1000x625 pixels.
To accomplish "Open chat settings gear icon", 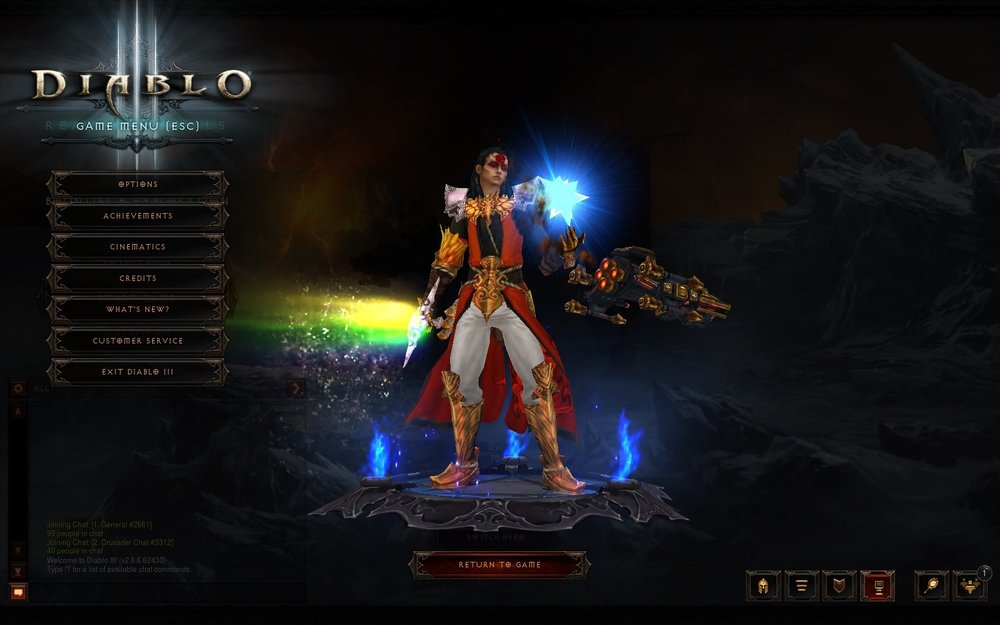I will pos(18,388).
